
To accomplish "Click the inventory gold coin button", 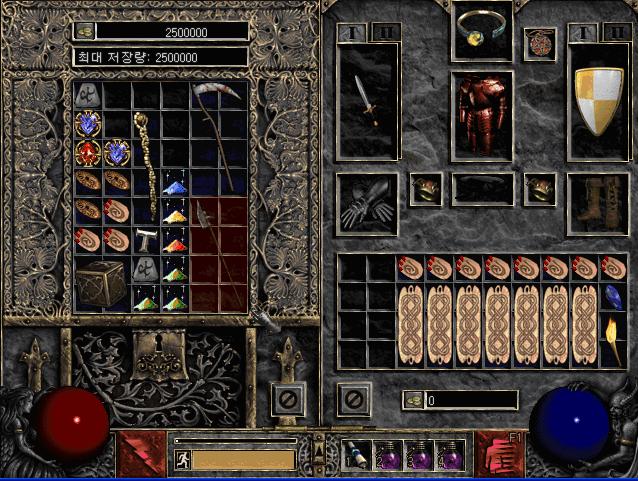I will pos(414,400).
